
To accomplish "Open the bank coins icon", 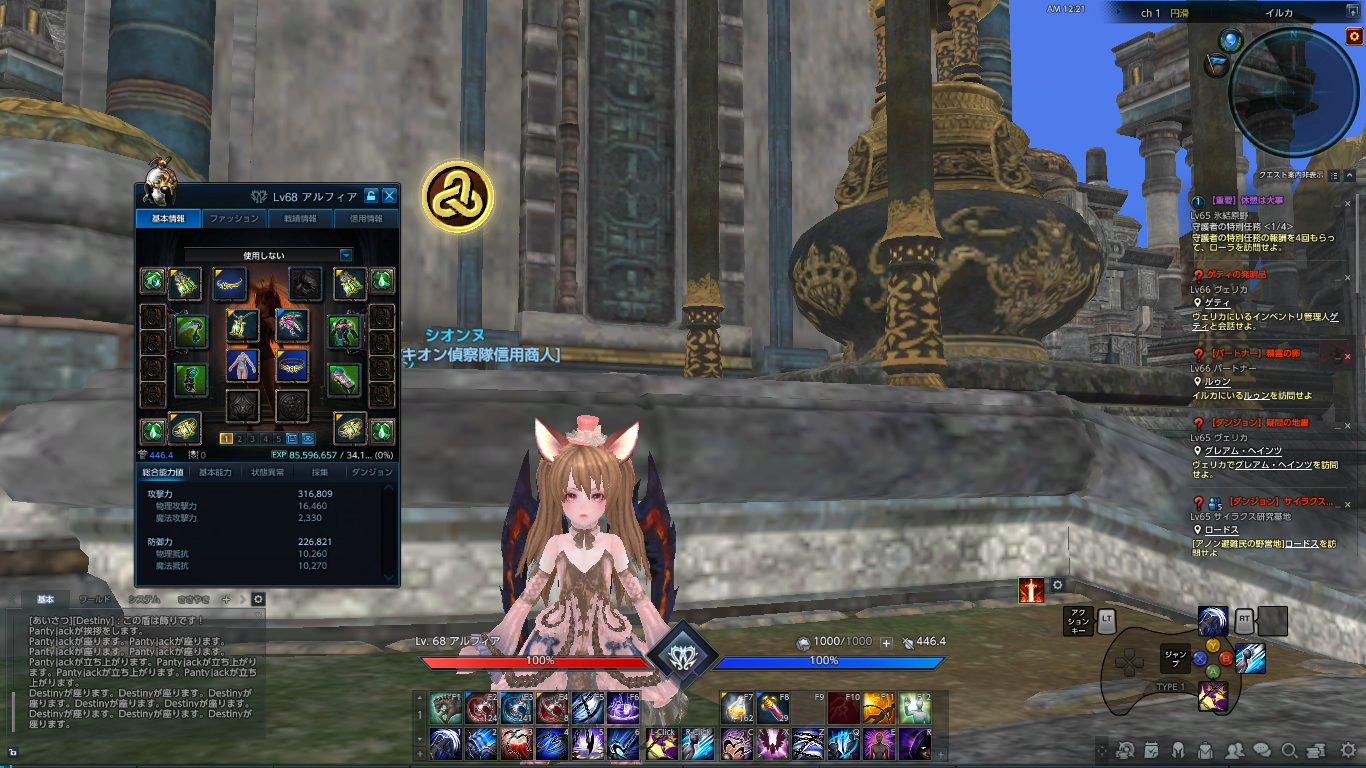I will [1316, 750].
